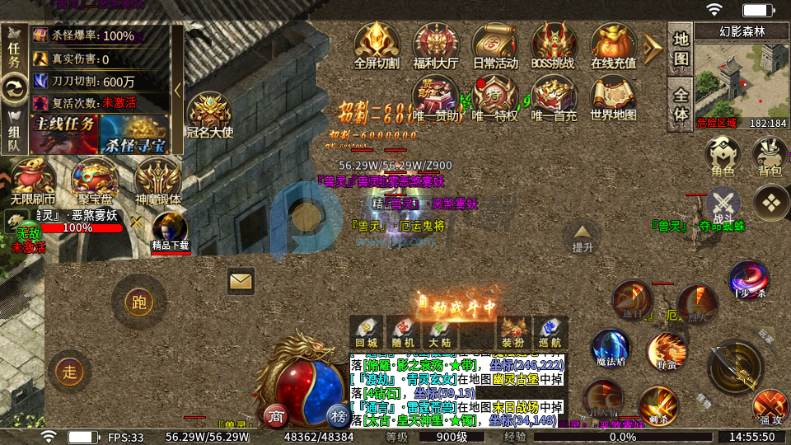Open the 冠名大使 ambassador icon
791x445 pixels.
point(209,116)
